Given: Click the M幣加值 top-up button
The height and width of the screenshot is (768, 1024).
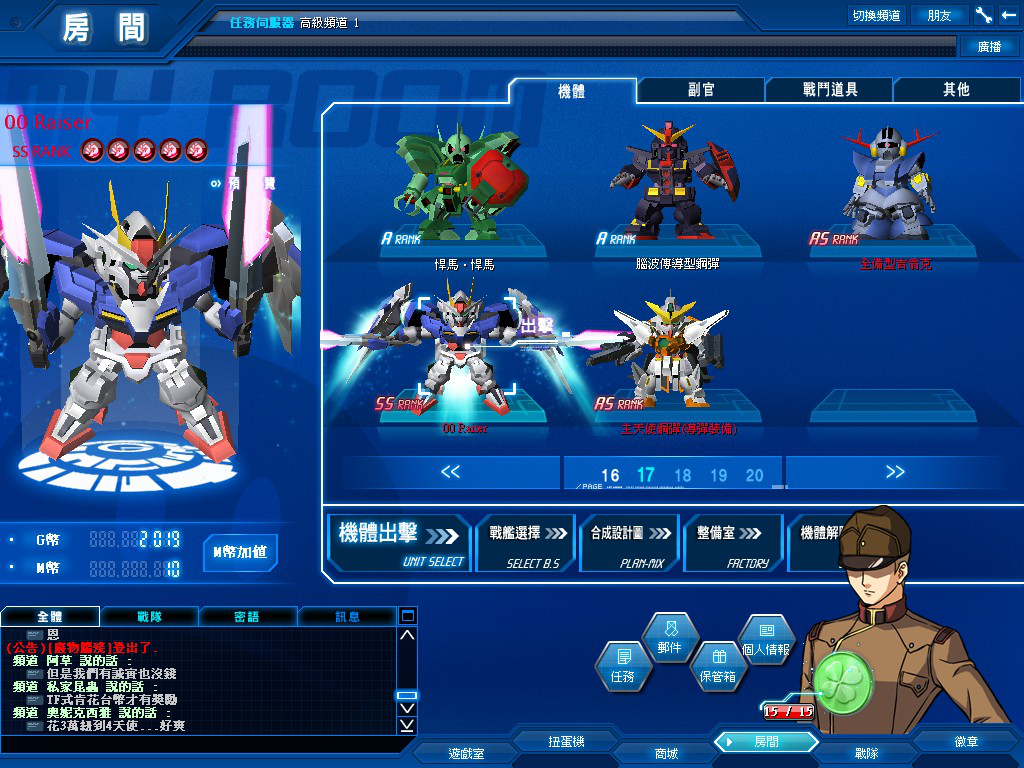Looking at the screenshot, I should (x=240, y=552).
